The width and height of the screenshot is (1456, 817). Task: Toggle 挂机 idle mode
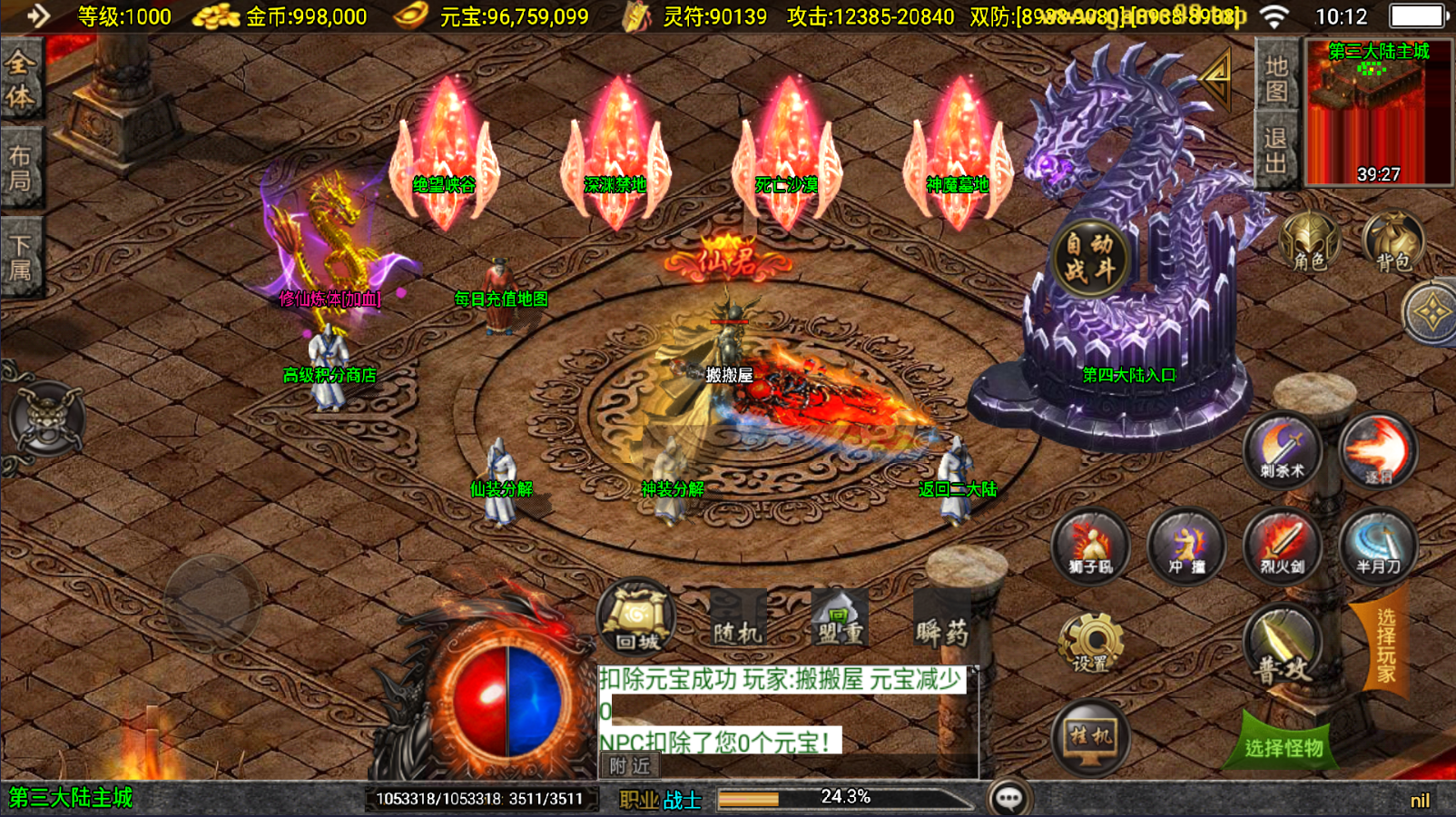point(1090,737)
